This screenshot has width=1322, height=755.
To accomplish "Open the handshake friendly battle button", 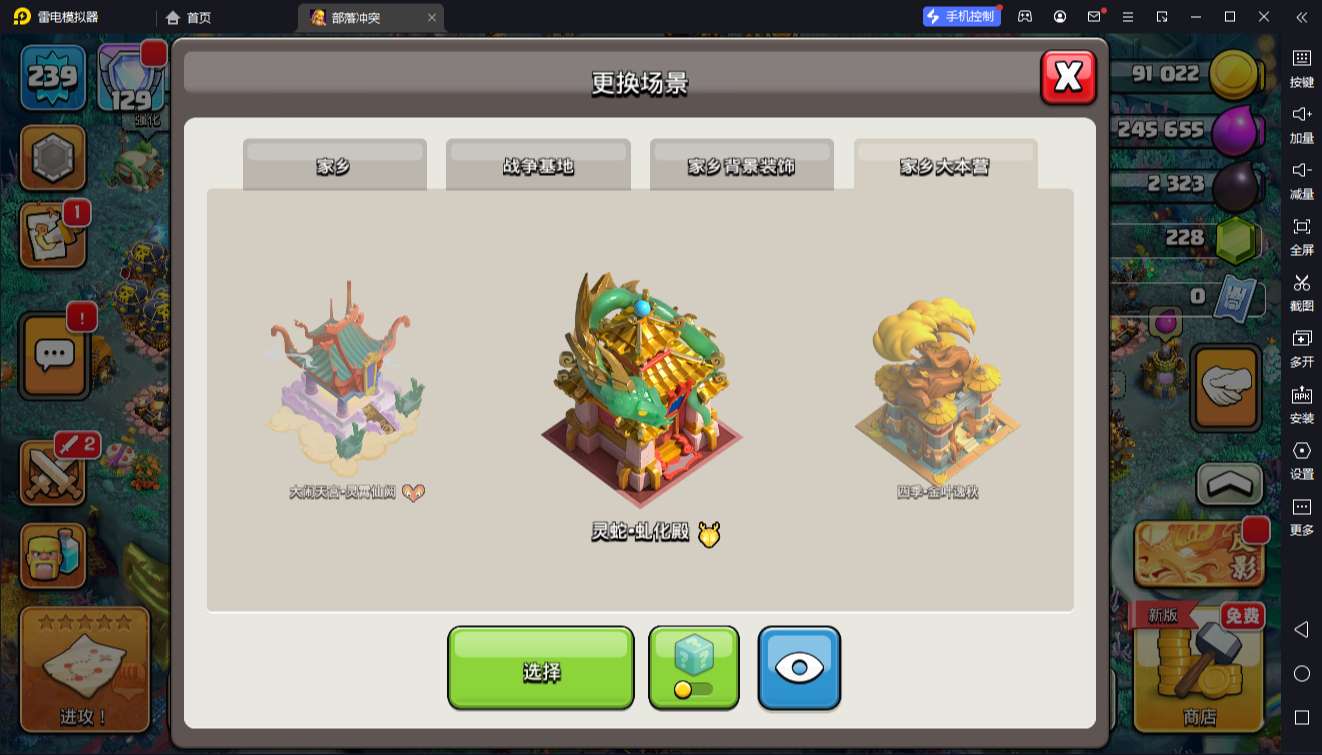I will [1226, 387].
